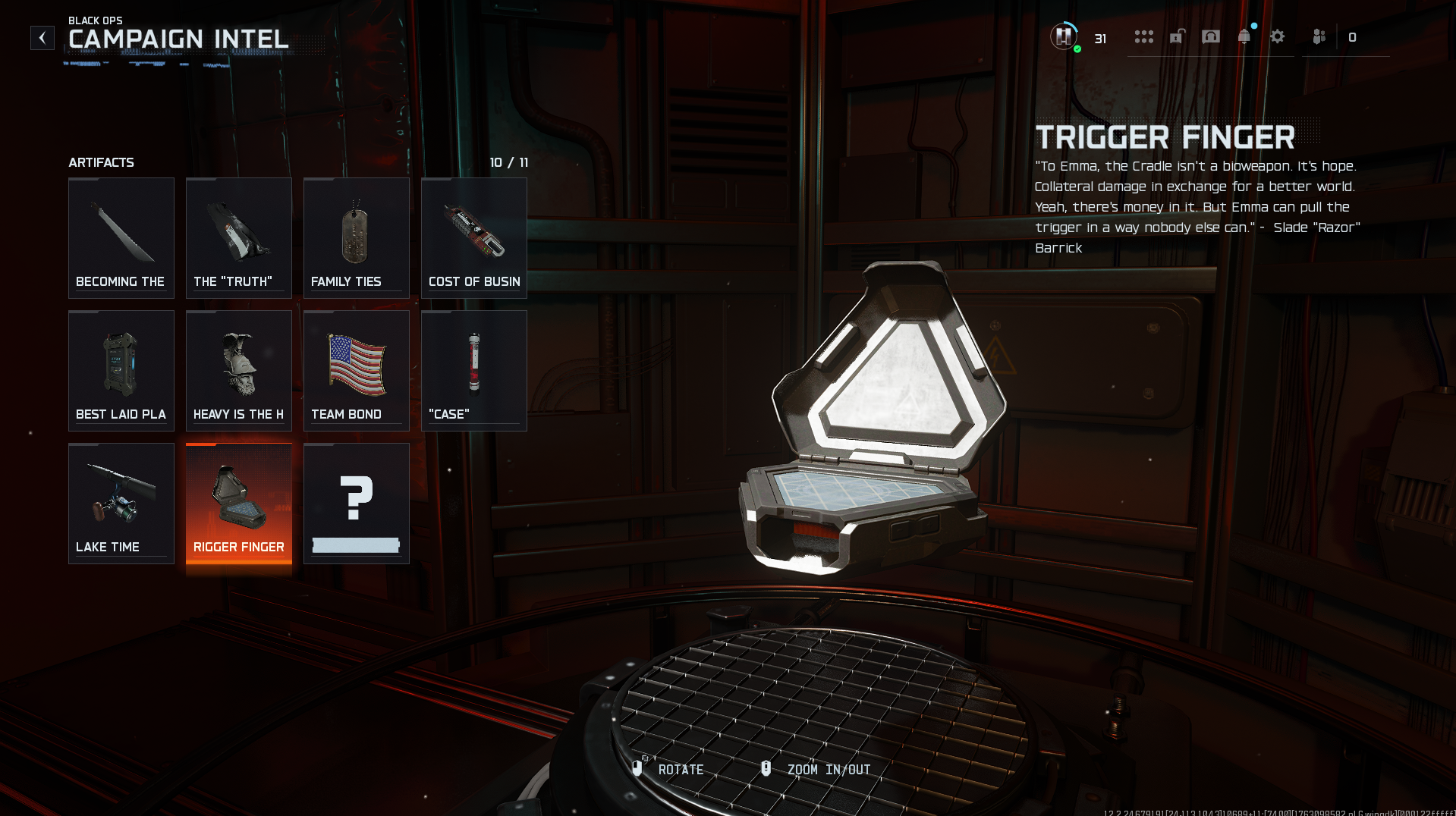Viewport: 1456px width, 816px height.
Task: Open the grid dots menu icon
Action: click(x=1143, y=36)
